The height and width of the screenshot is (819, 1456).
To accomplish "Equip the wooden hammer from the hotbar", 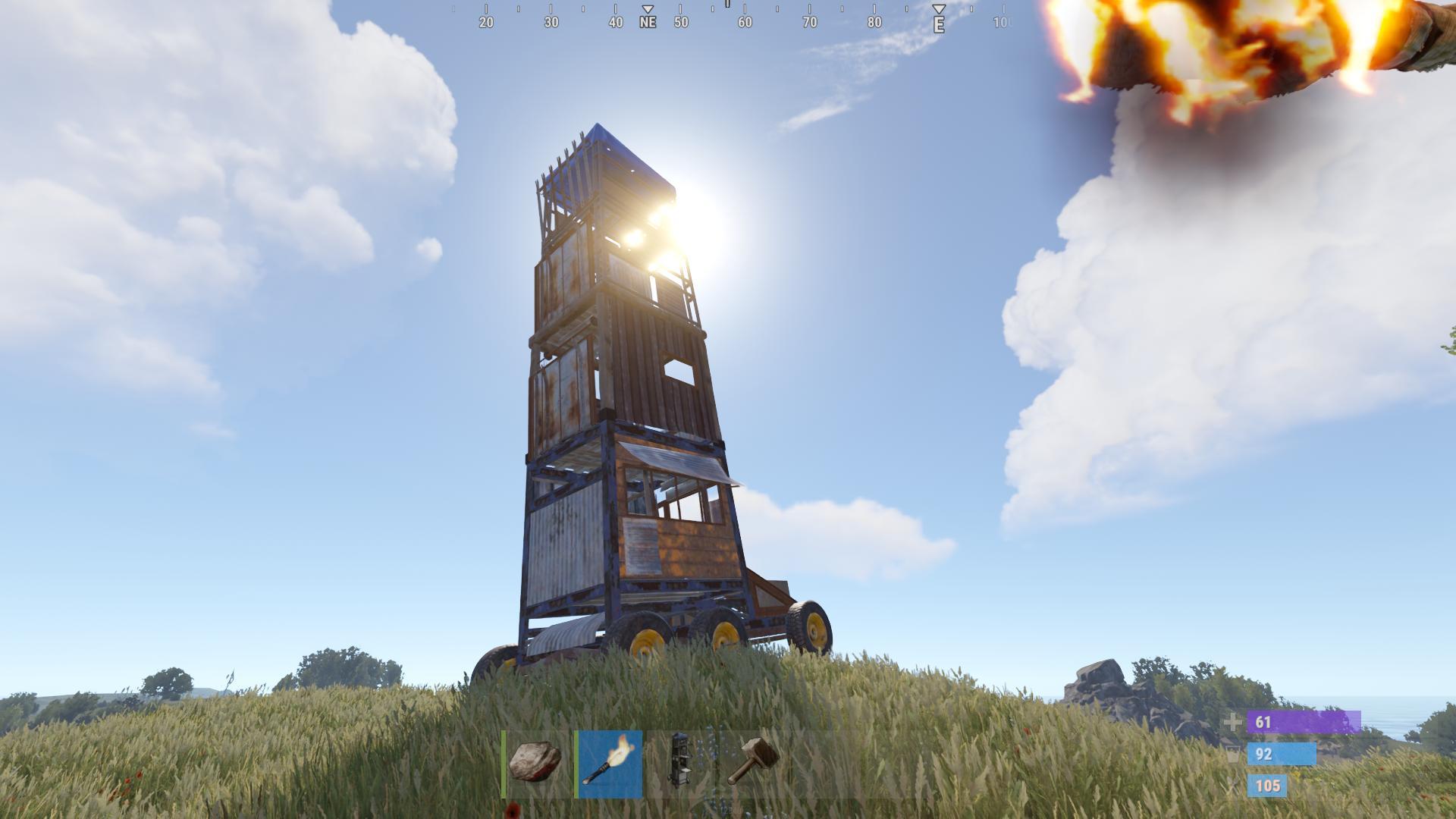I will pos(752,763).
